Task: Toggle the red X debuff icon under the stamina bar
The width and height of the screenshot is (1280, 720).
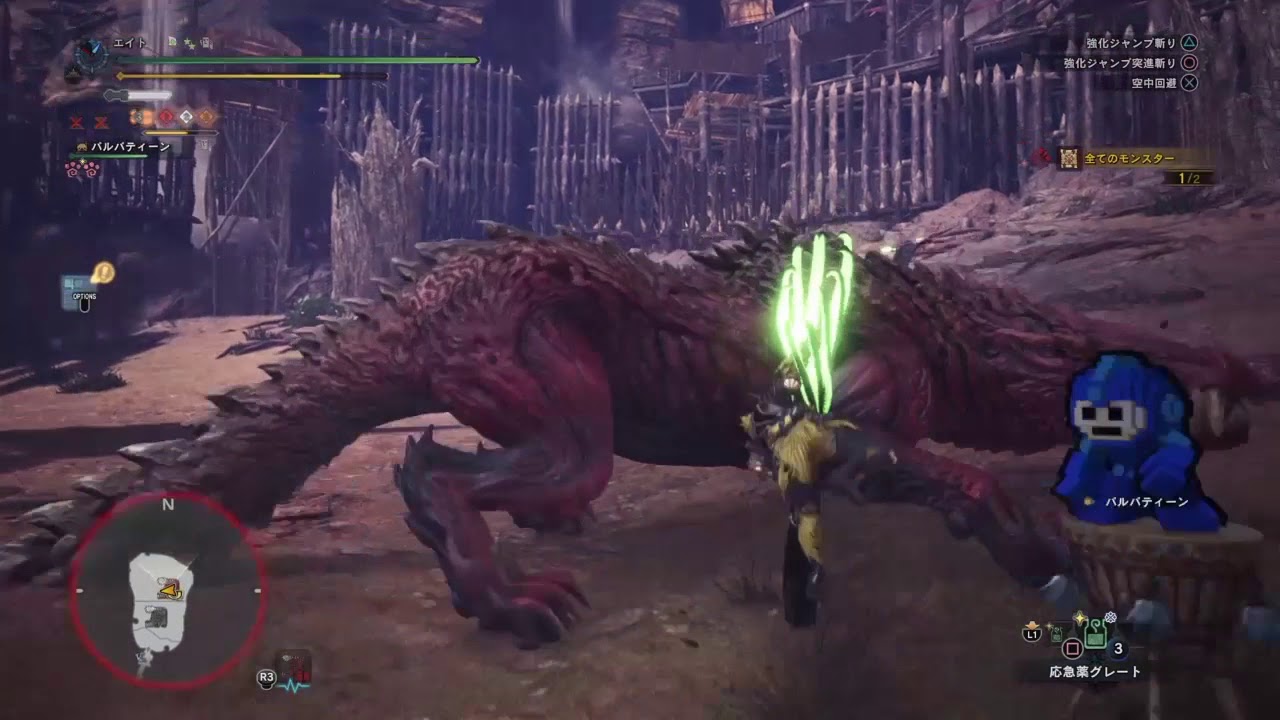Action: (75, 122)
